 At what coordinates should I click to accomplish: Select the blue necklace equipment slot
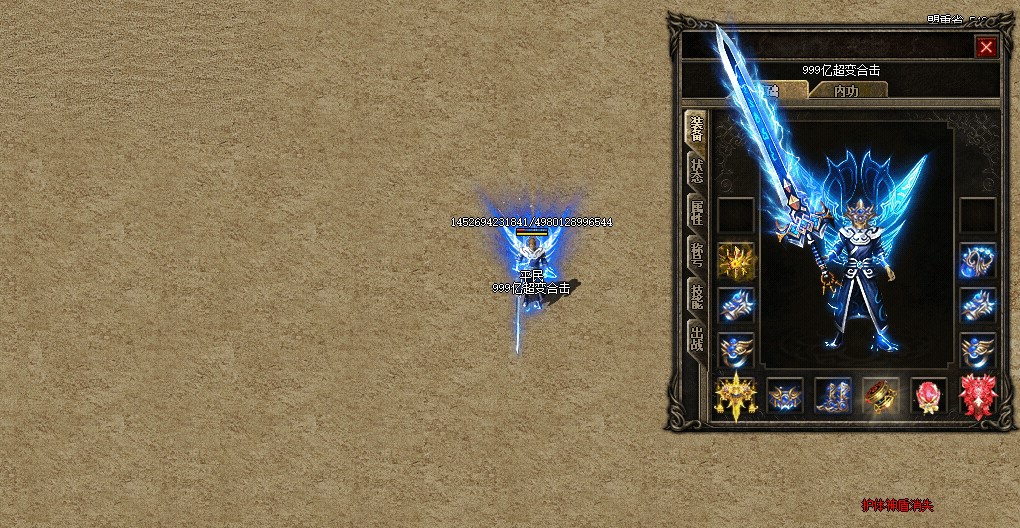977,260
